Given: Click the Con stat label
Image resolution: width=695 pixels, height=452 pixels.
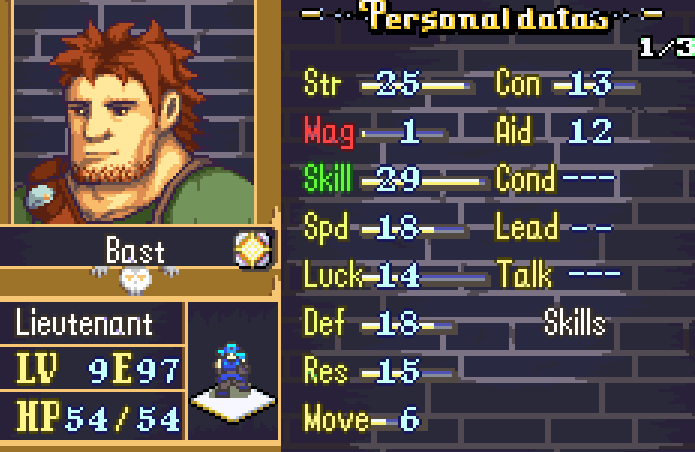Looking at the screenshot, I should point(518,84).
